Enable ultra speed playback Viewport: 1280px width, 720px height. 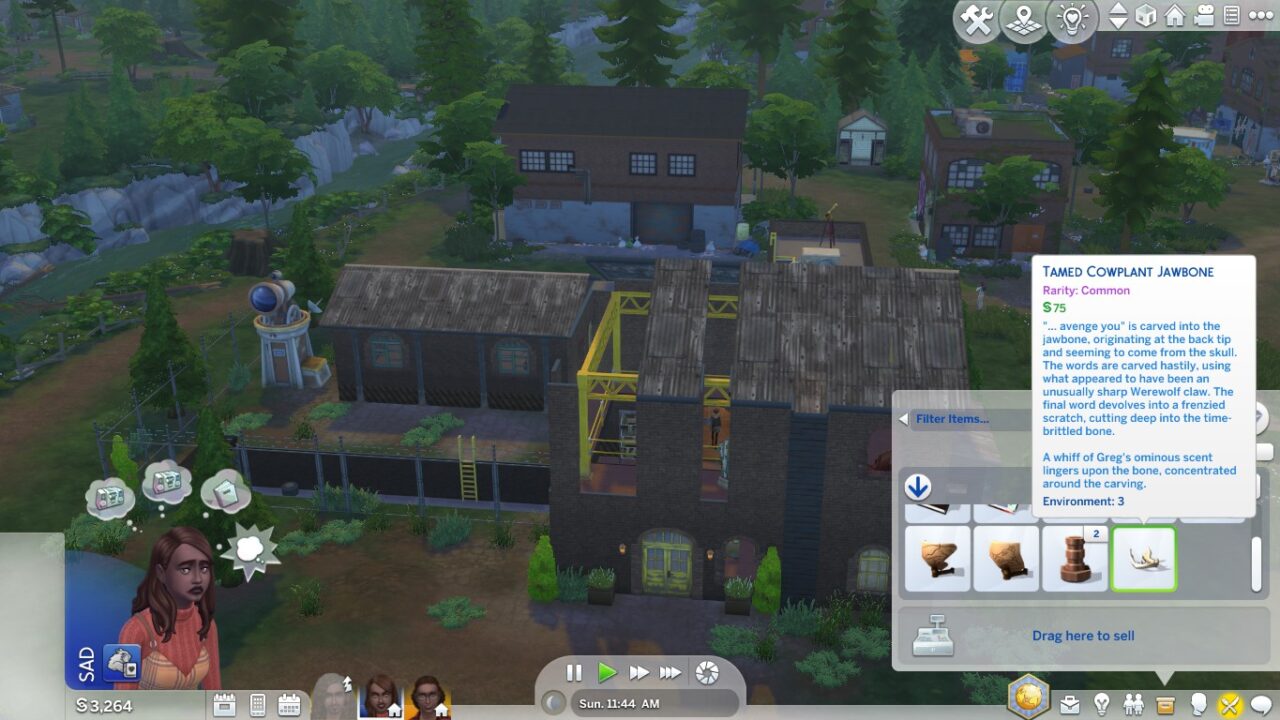point(671,674)
